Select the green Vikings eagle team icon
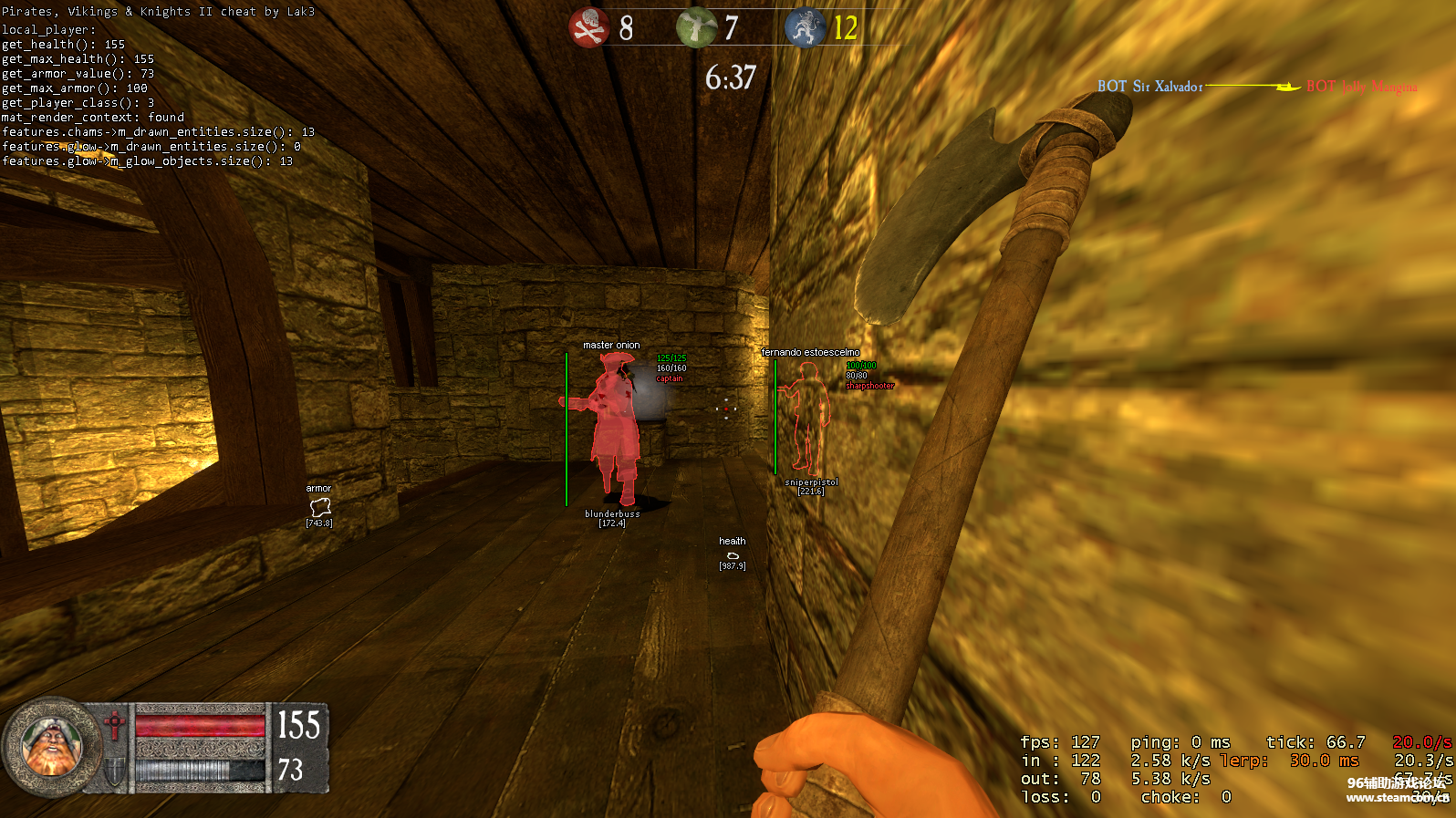Viewport: 1456px width, 818px height. coord(696,26)
